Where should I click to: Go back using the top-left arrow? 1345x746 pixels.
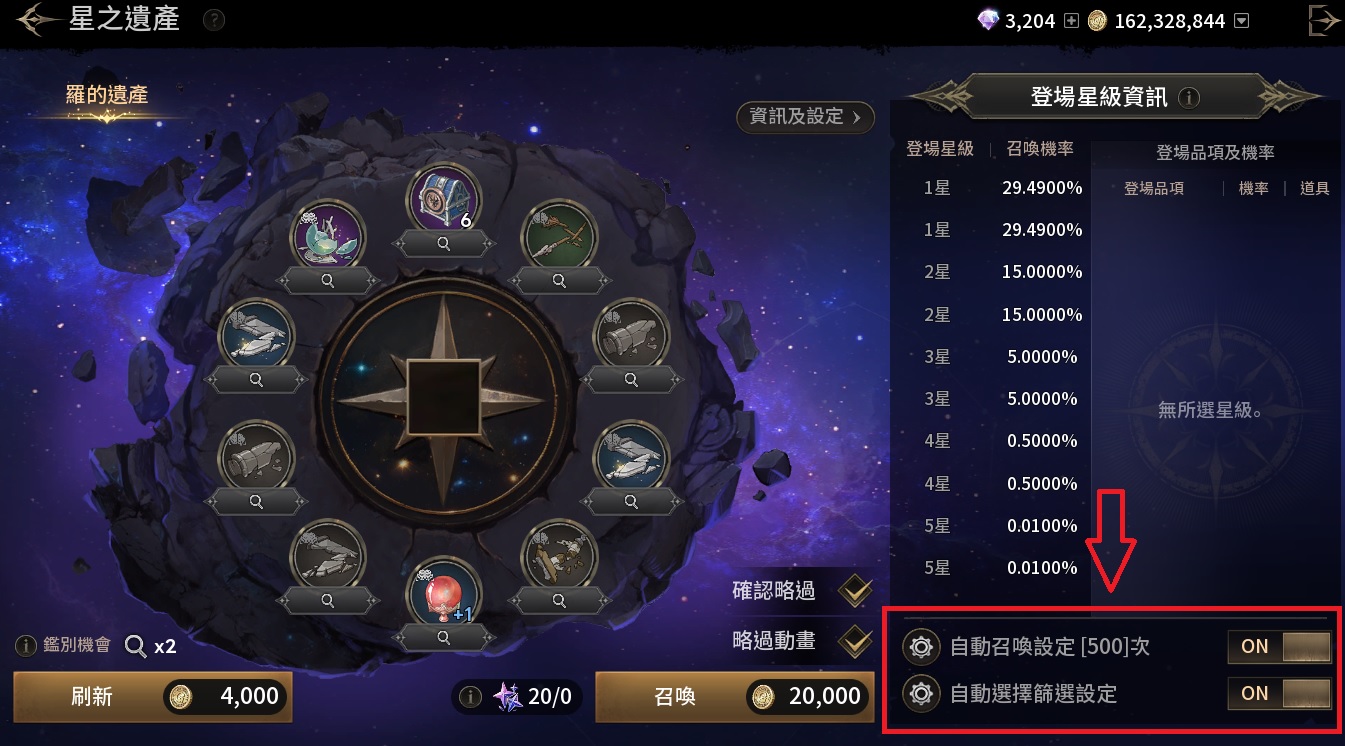[x=36, y=20]
